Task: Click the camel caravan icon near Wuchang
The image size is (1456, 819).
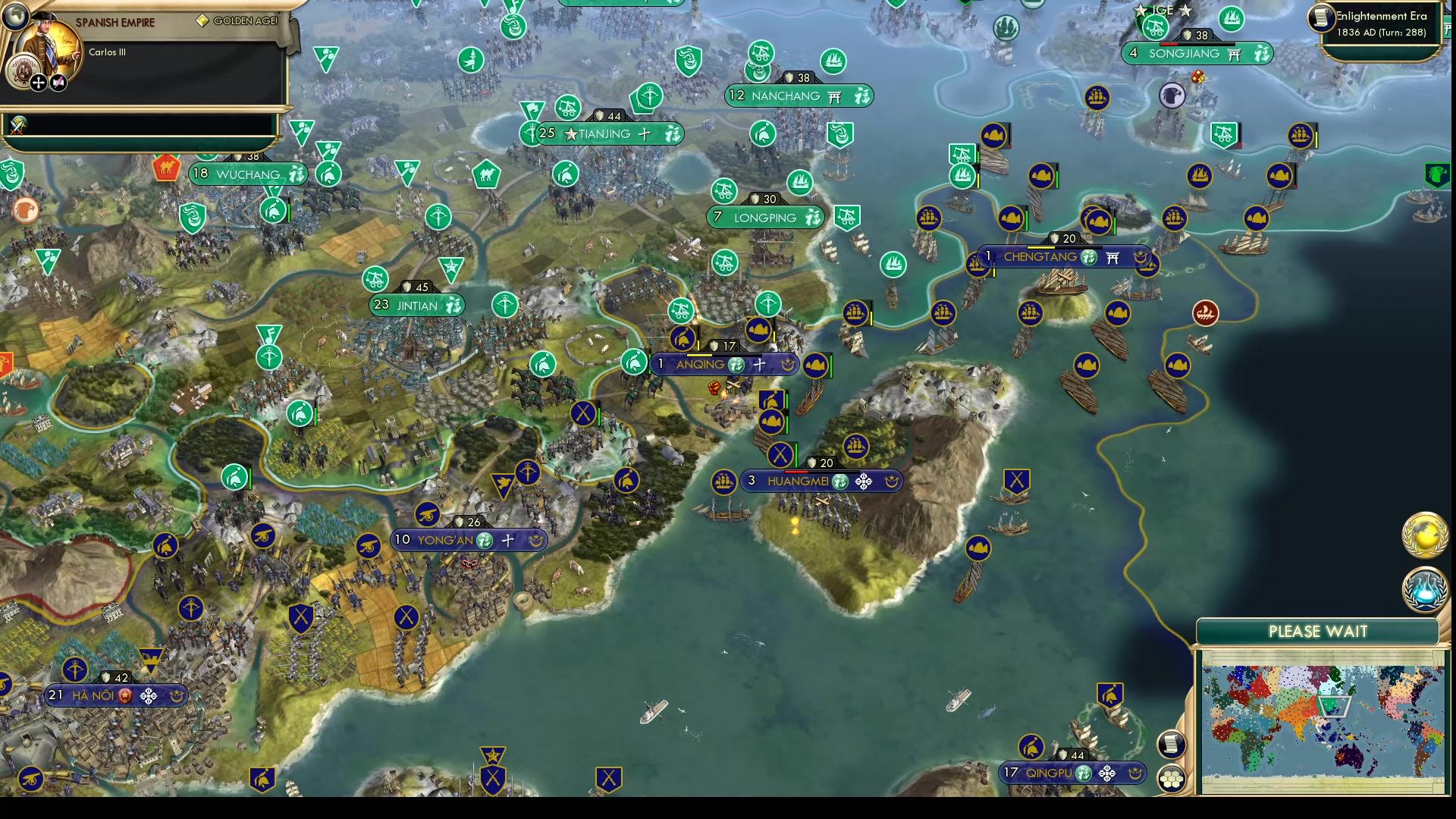Action: click(166, 168)
